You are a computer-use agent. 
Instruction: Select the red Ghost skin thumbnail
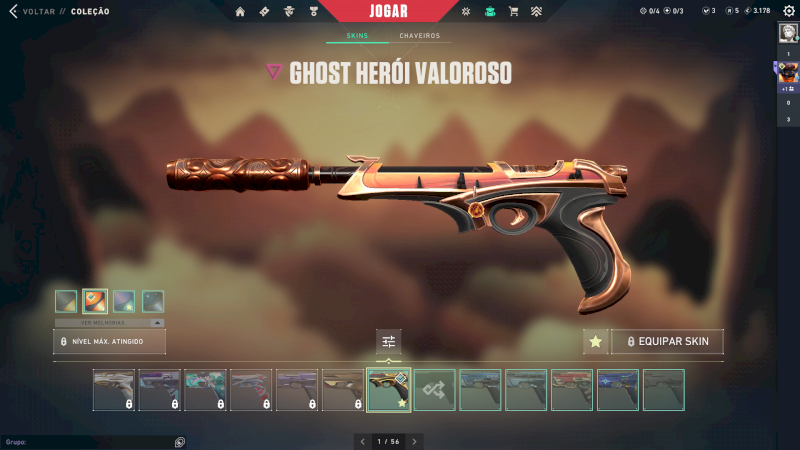(x=572, y=390)
